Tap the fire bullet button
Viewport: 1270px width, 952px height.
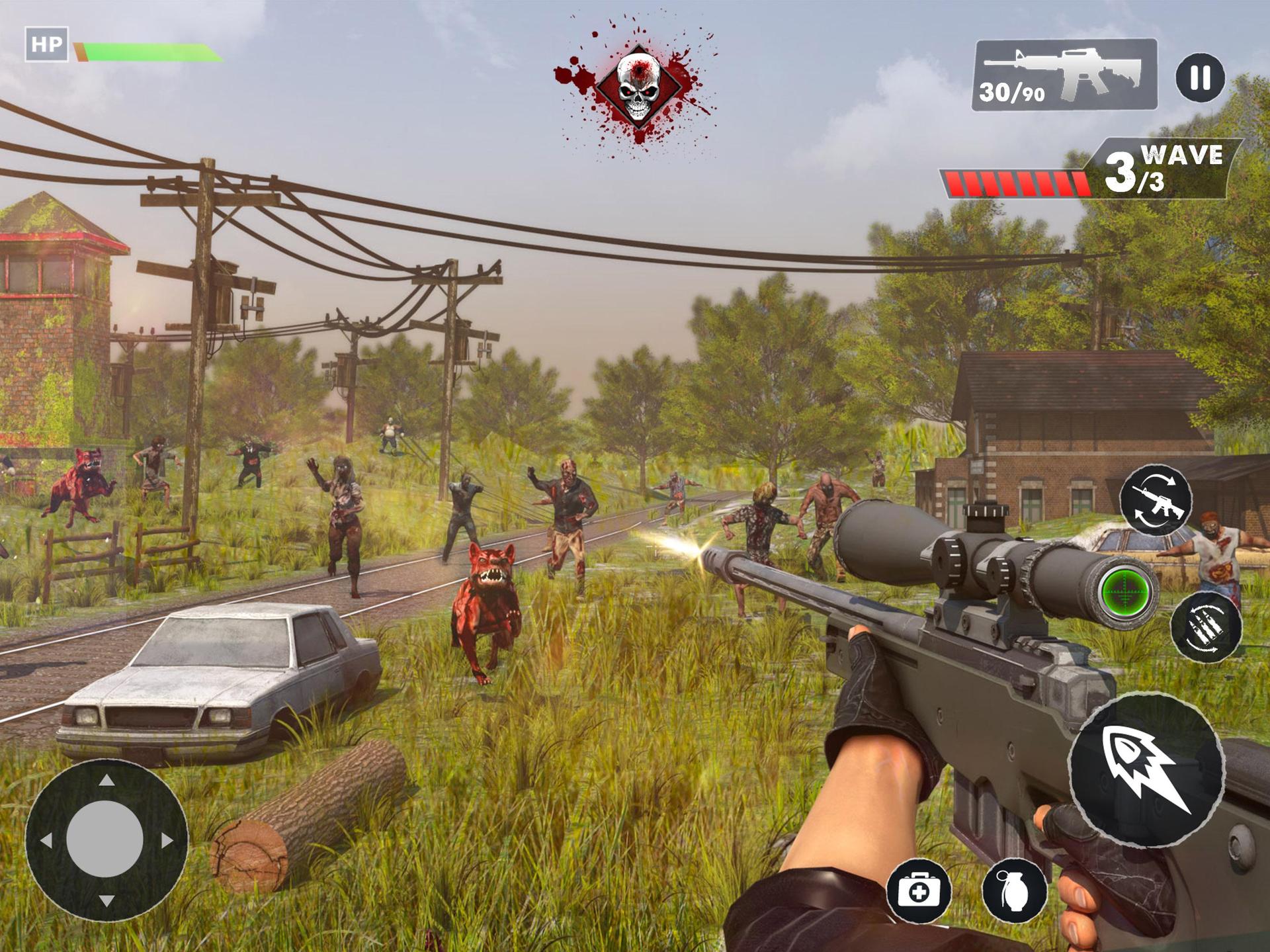coord(1146,769)
